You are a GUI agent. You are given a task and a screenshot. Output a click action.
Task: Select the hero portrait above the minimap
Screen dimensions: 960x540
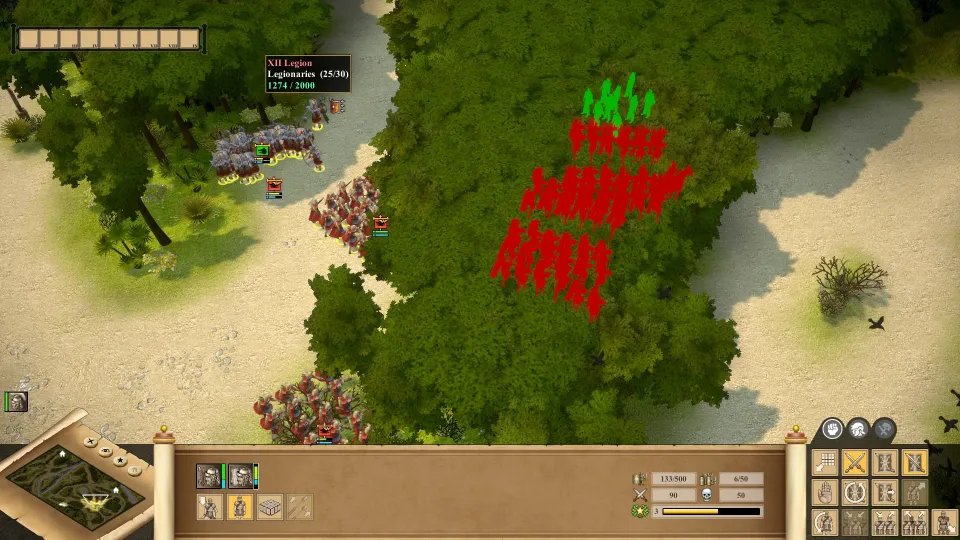[x=16, y=402]
